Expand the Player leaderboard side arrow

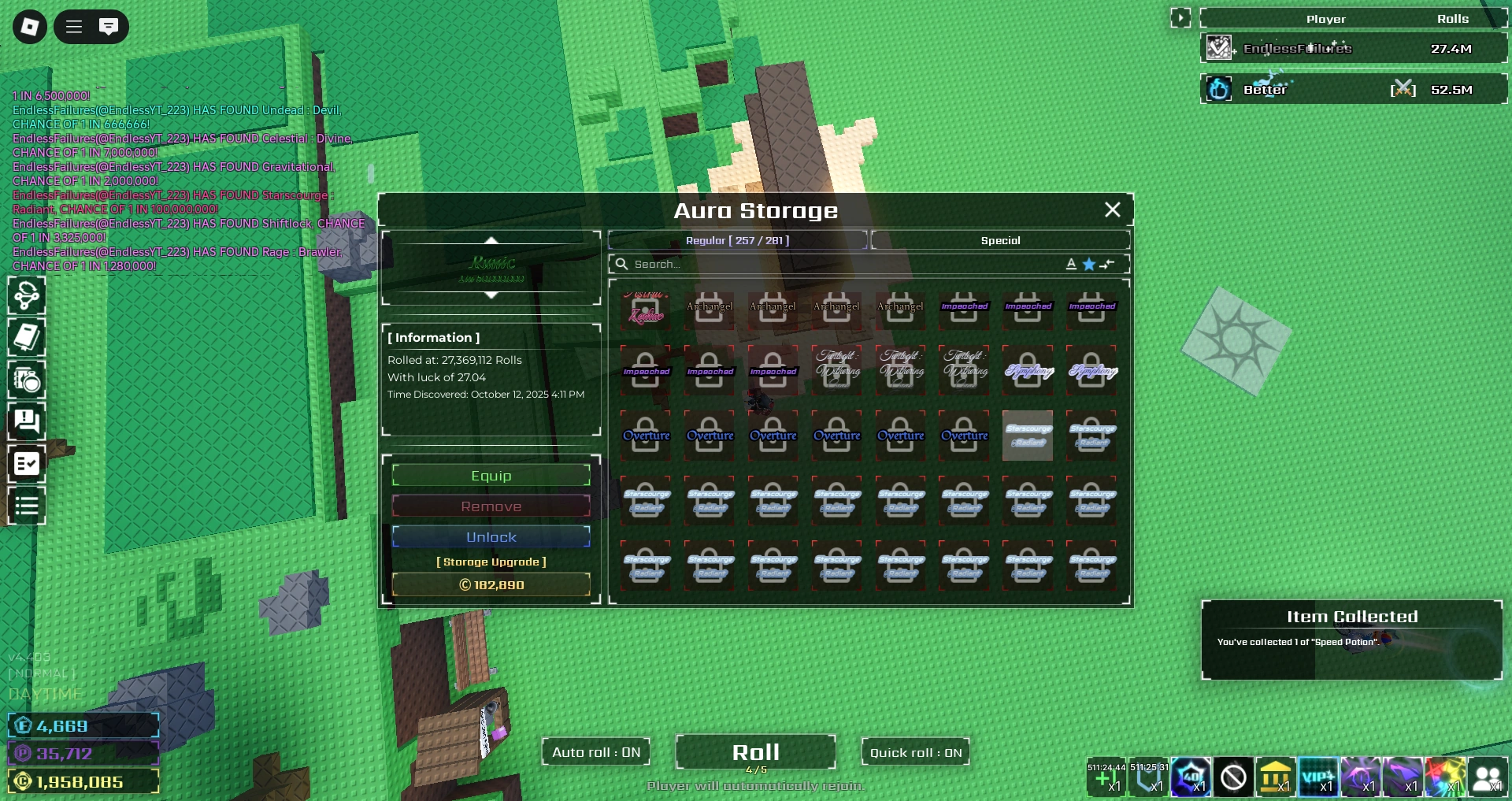point(1180,17)
